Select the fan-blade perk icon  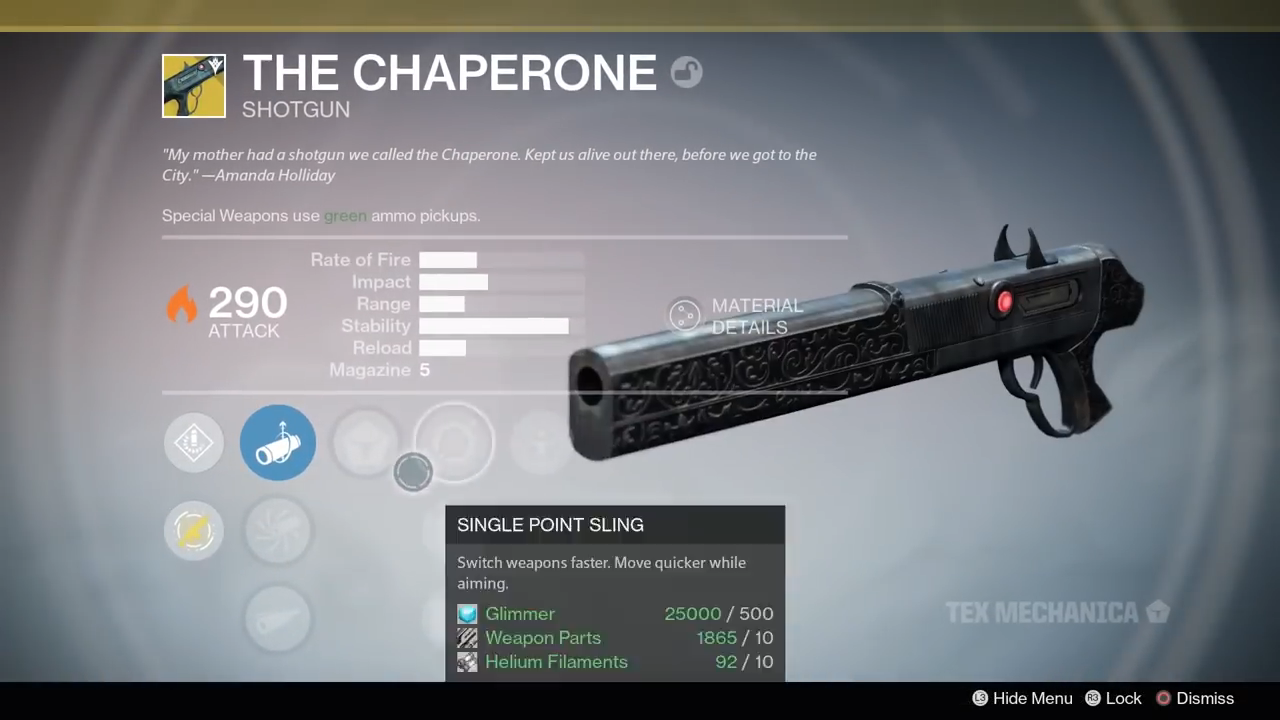click(x=278, y=531)
